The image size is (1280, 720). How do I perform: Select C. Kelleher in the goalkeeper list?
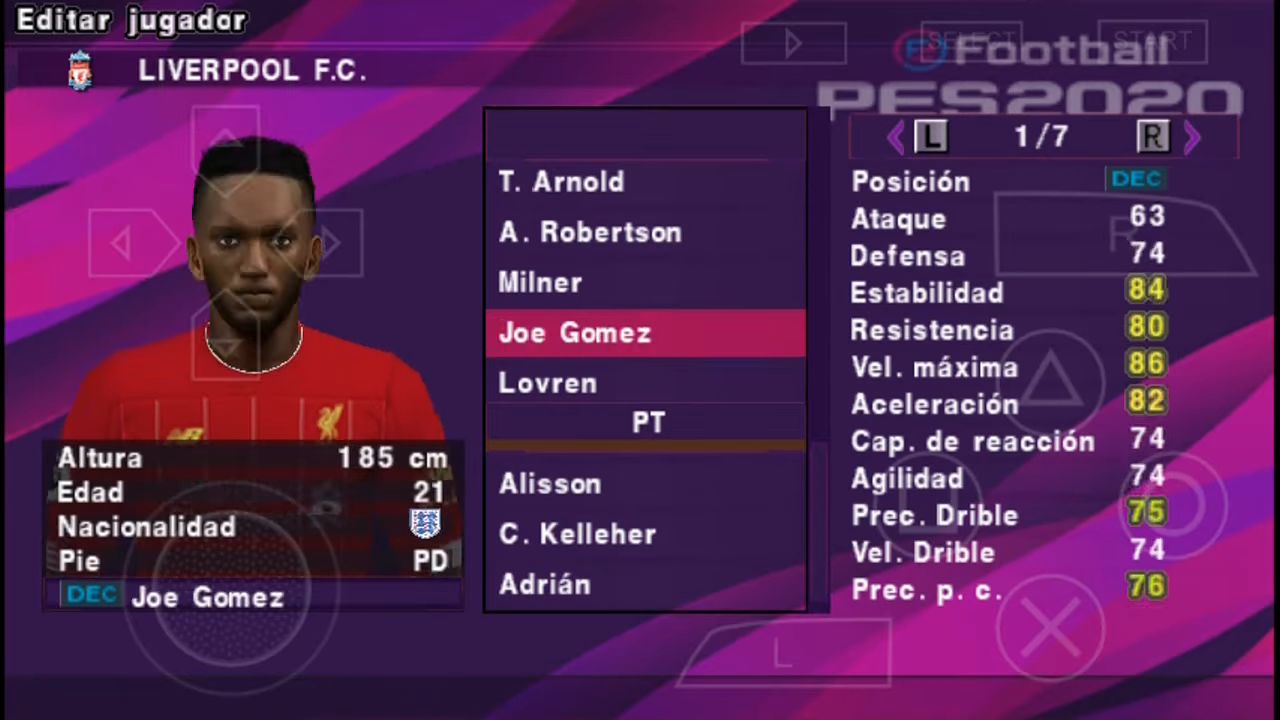coord(577,534)
